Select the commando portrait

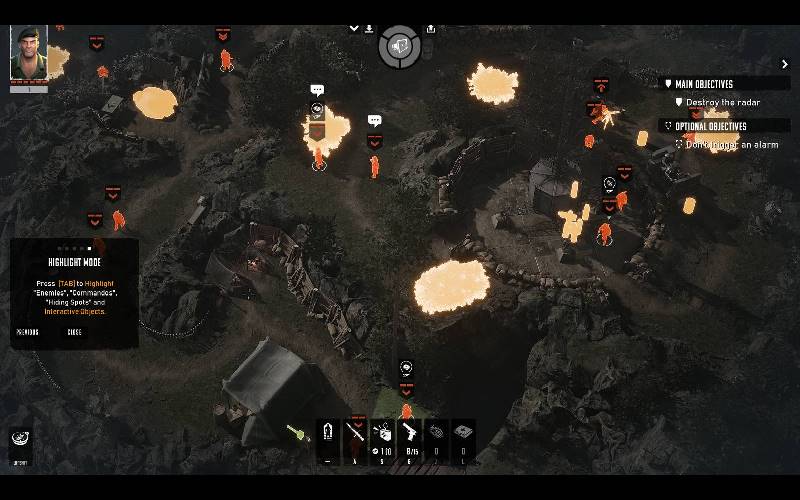[29, 54]
